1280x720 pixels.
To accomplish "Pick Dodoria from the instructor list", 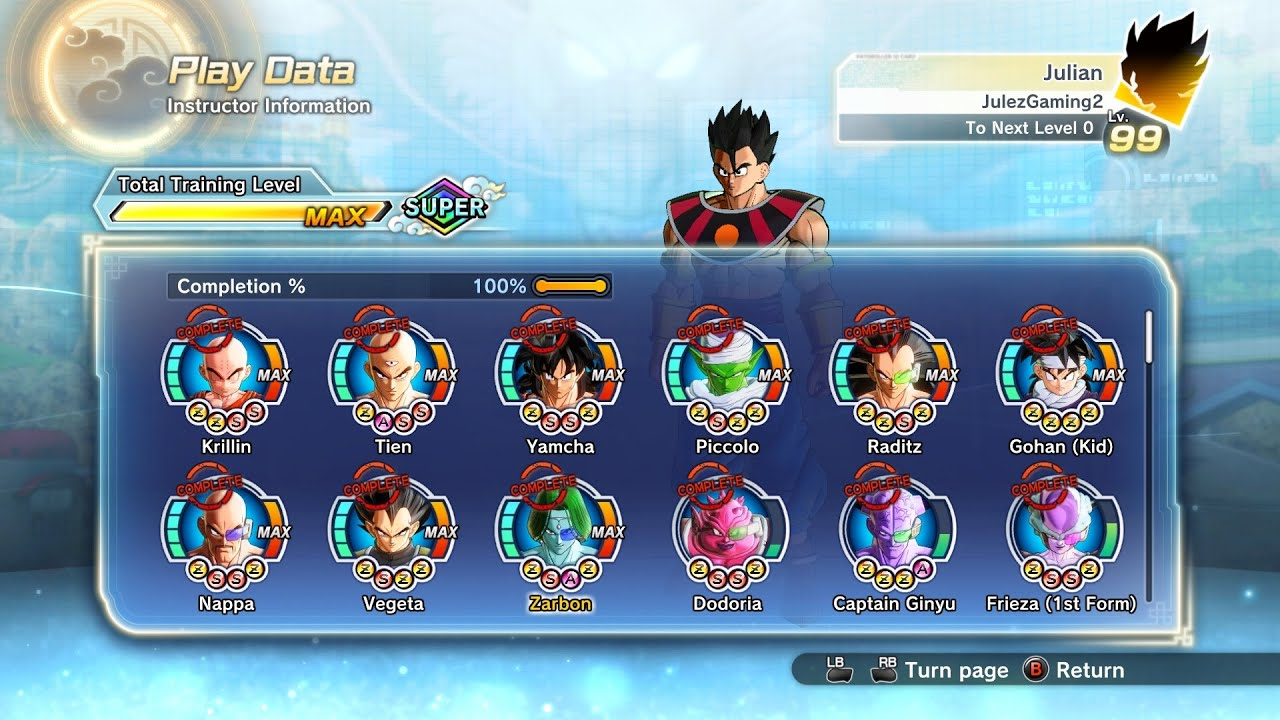I will click(727, 530).
